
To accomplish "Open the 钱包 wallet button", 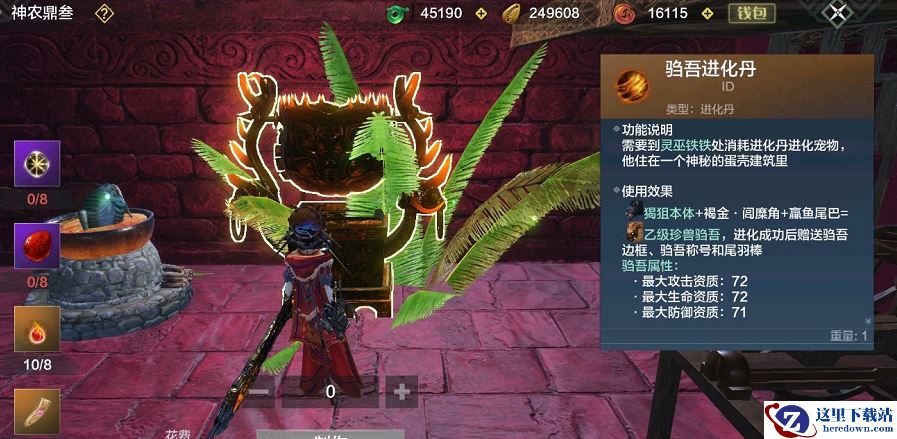I will click(x=751, y=13).
